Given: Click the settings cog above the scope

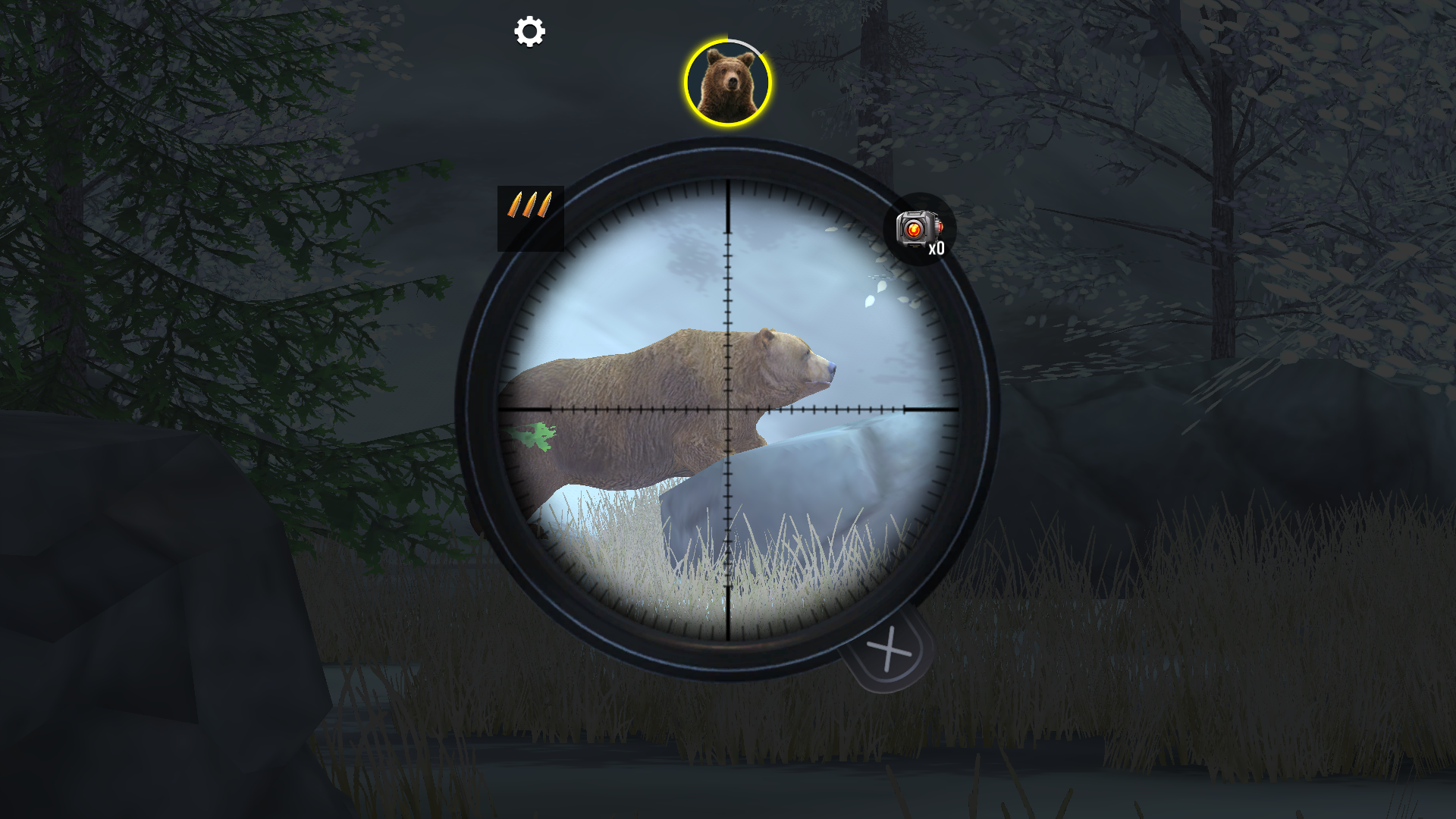Looking at the screenshot, I should point(529,32).
